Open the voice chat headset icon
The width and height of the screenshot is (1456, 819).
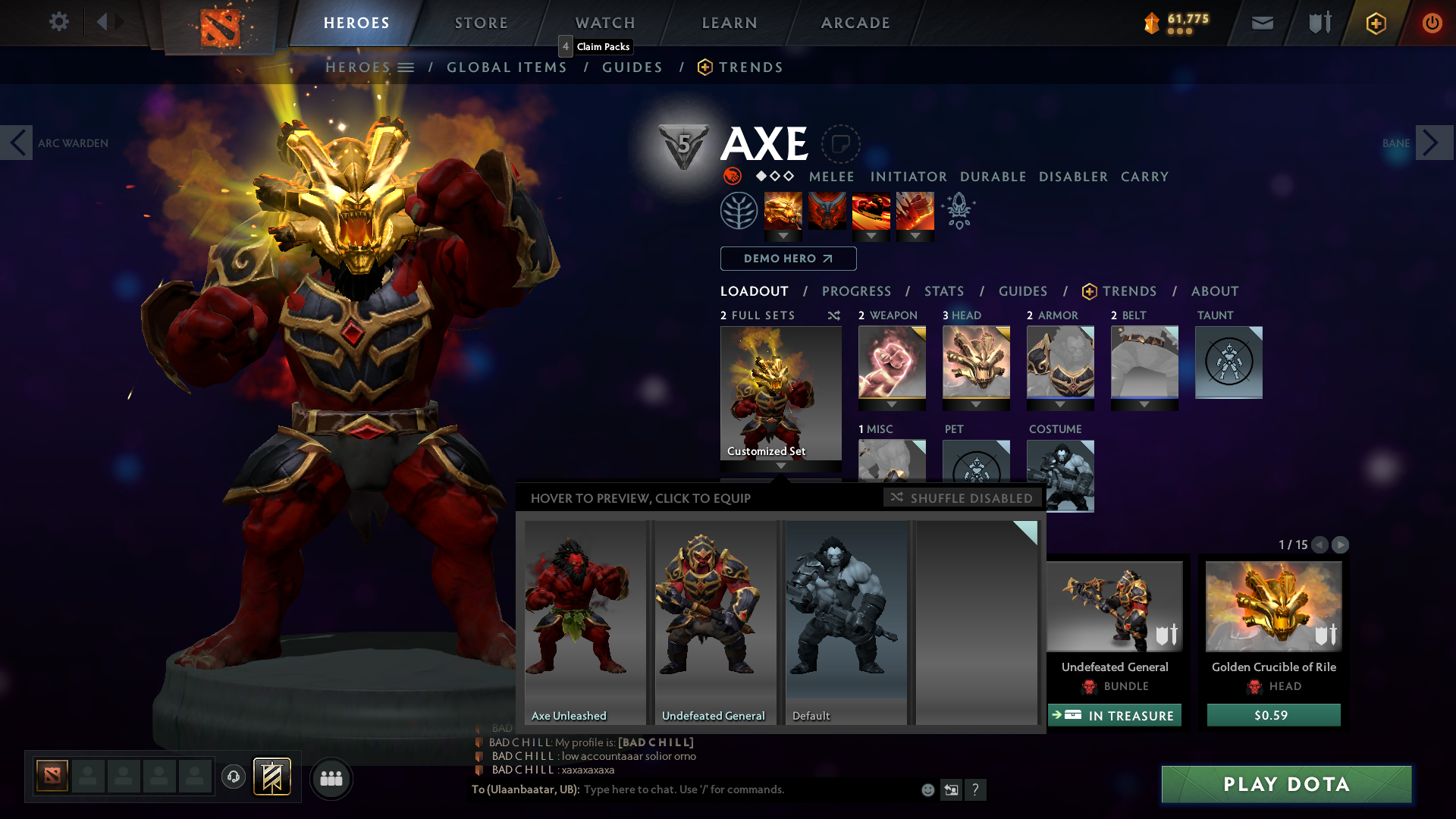(x=233, y=777)
